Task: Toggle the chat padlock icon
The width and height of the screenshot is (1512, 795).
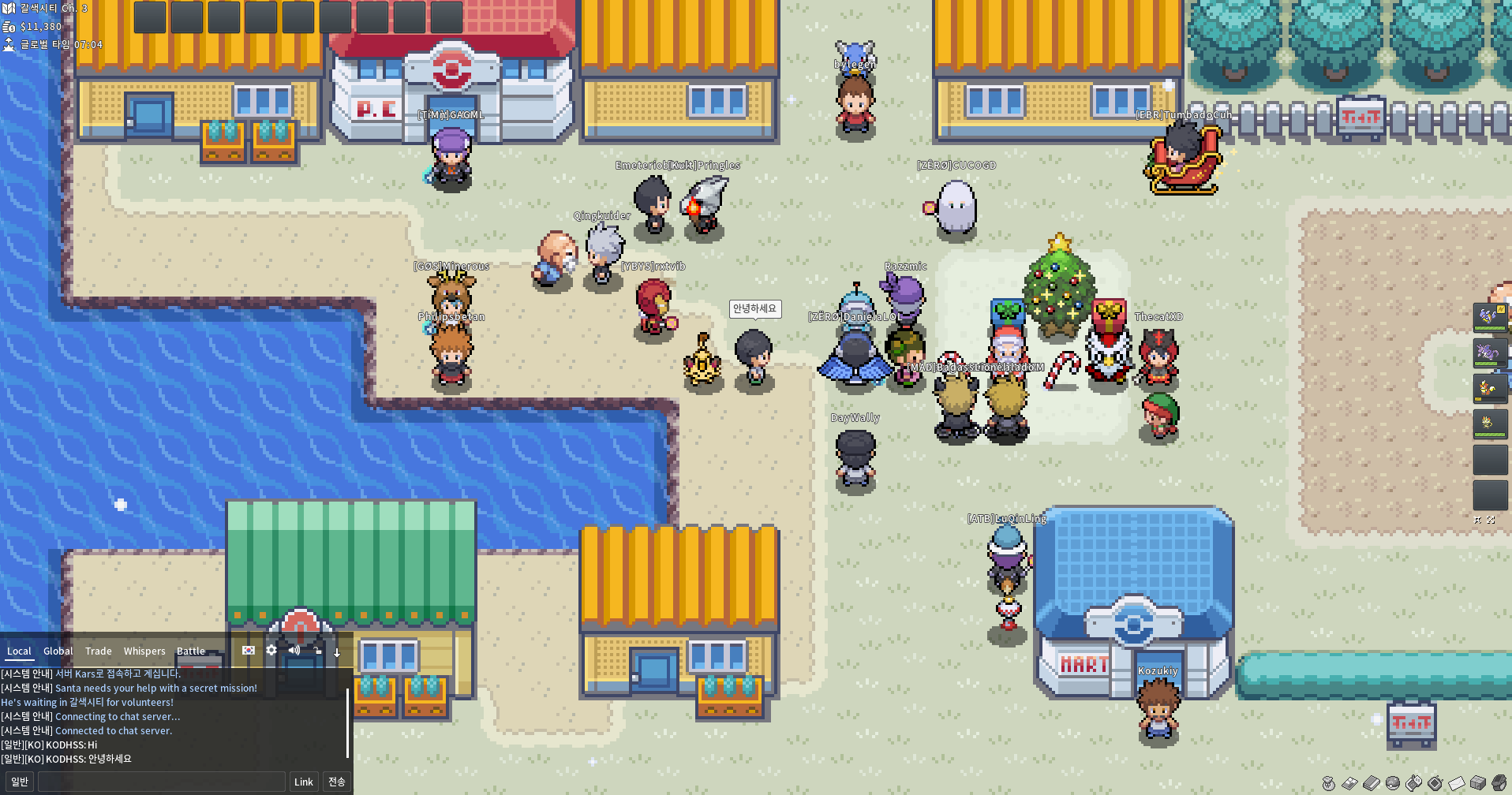Action: tap(317, 651)
